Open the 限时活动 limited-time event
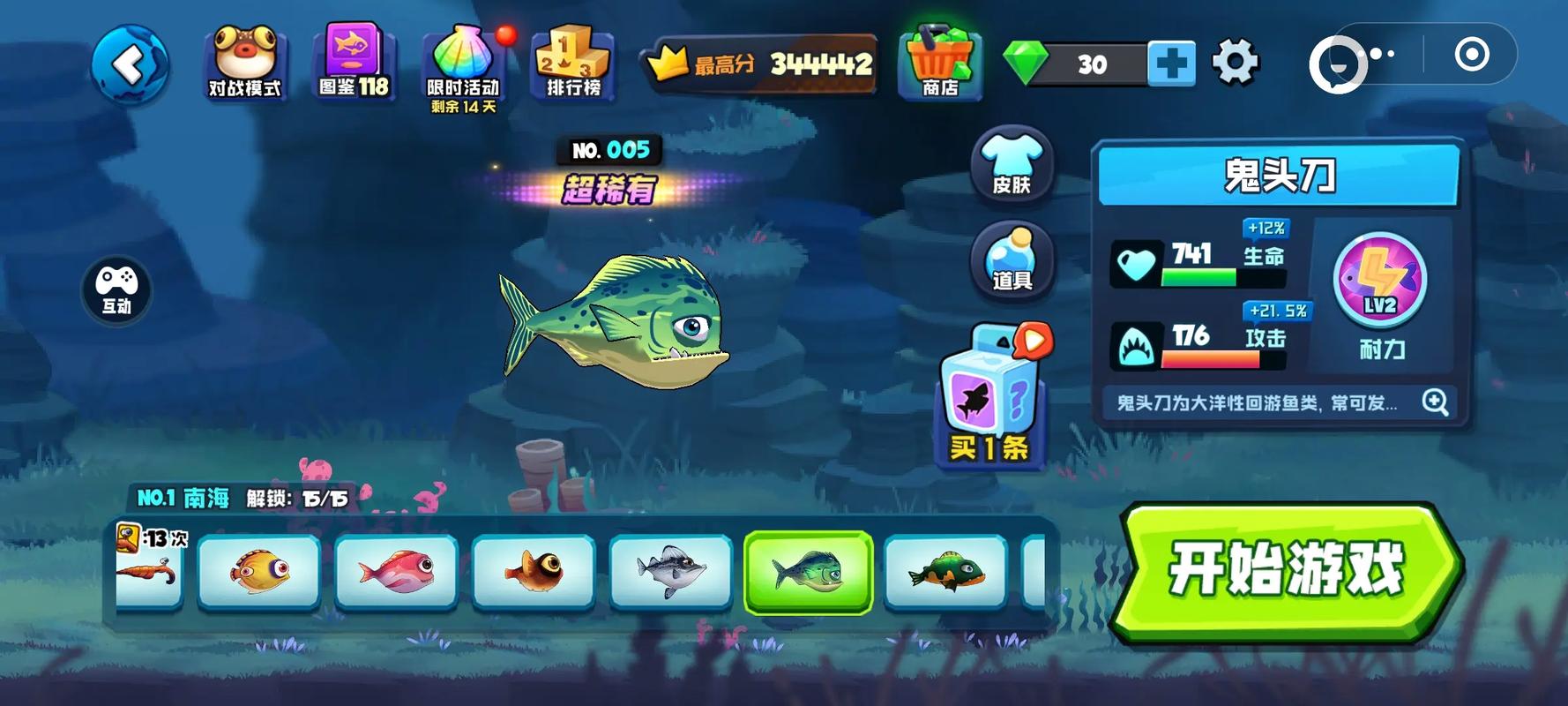Image resolution: width=1568 pixels, height=706 pixels. (464, 66)
